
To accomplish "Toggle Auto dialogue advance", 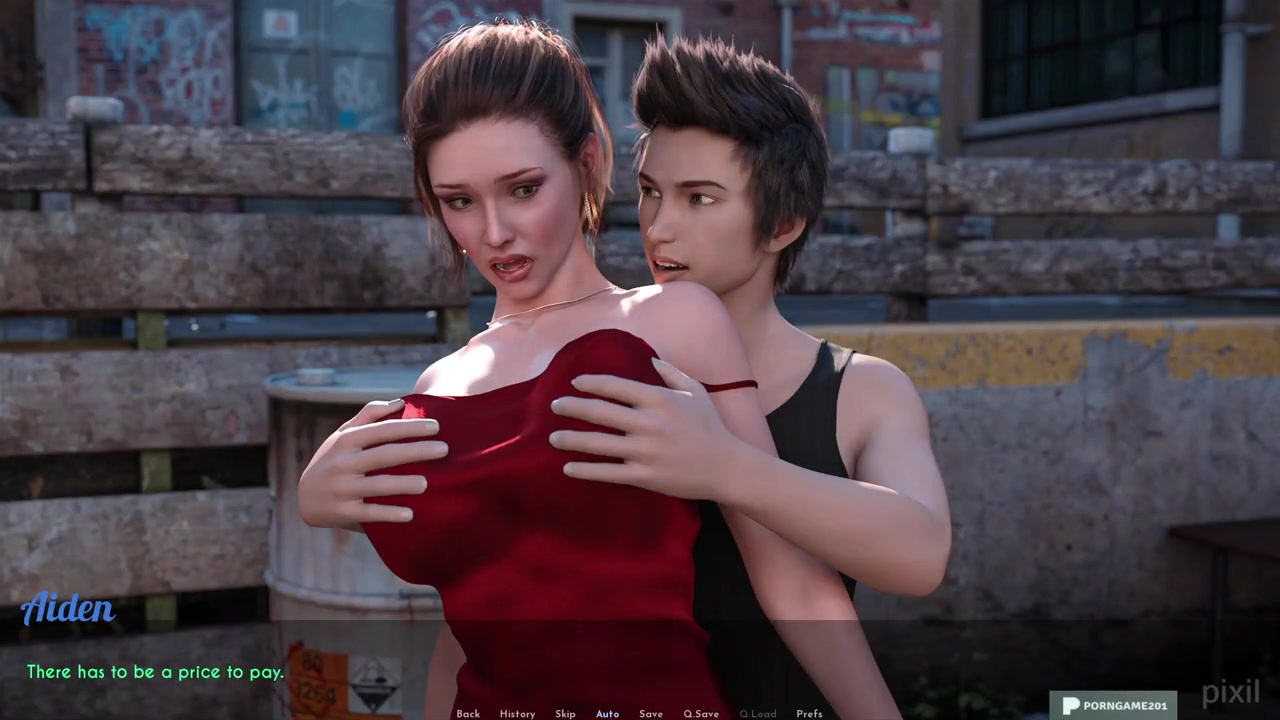I will click(607, 714).
